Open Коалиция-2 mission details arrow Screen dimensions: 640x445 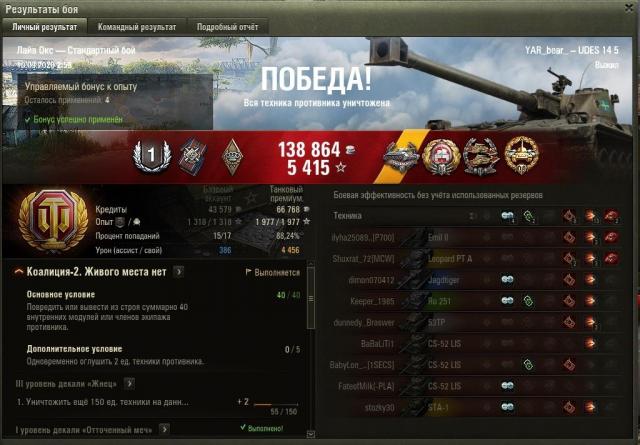point(179,271)
